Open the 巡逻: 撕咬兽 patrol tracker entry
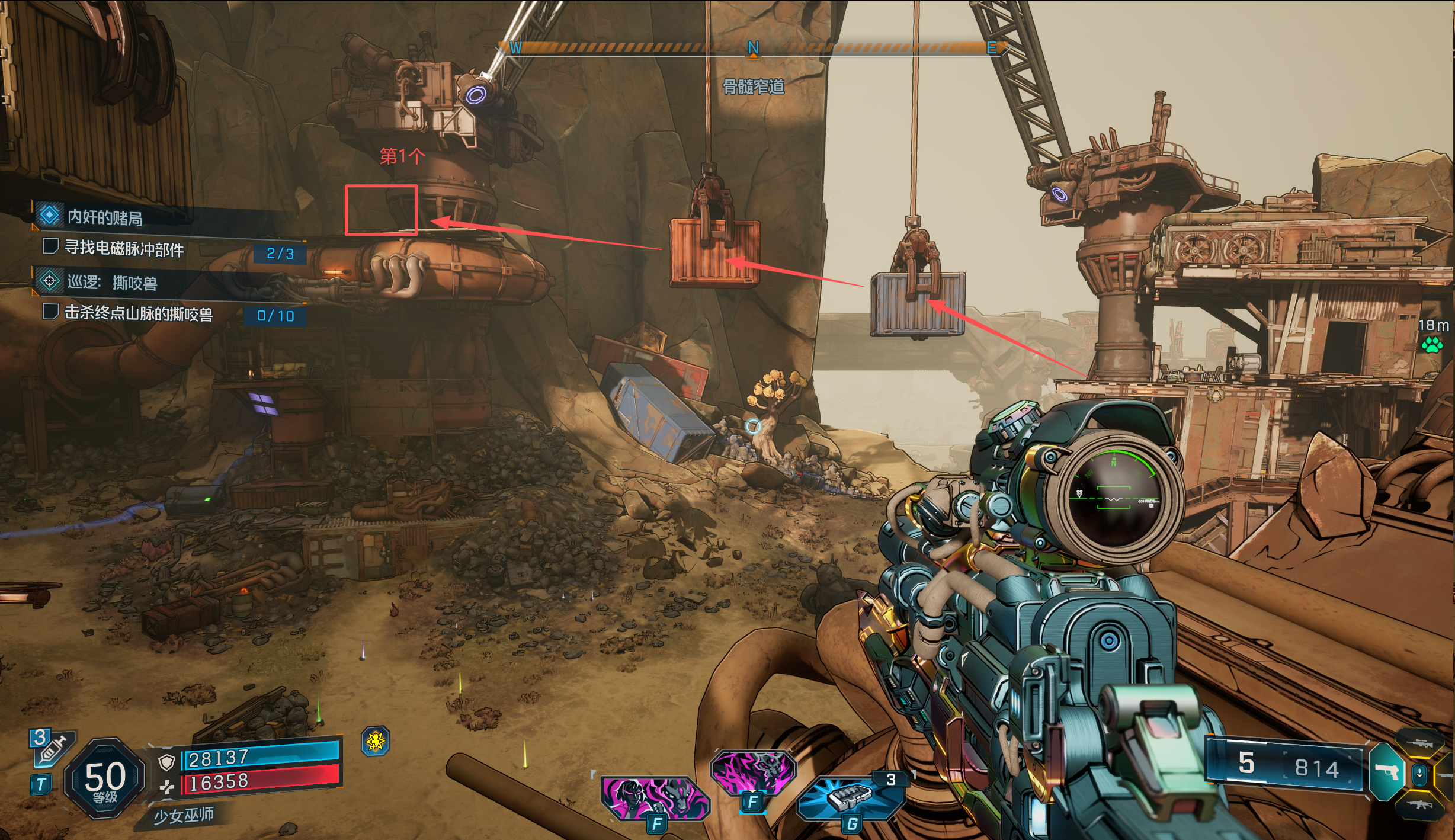This screenshot has height=840, width=1455. click(111, 283)
